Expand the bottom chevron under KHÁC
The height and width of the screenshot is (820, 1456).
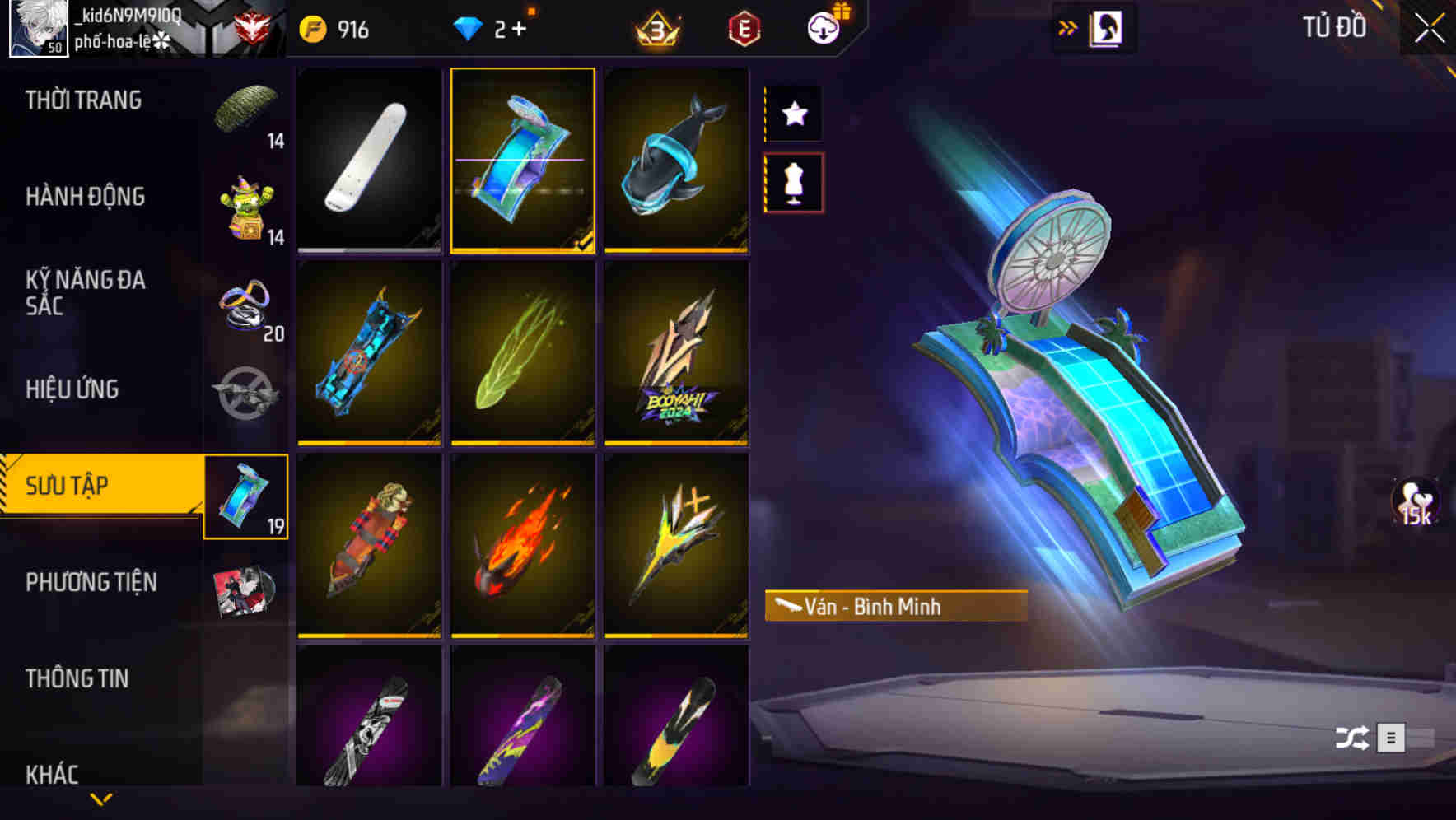99,799
